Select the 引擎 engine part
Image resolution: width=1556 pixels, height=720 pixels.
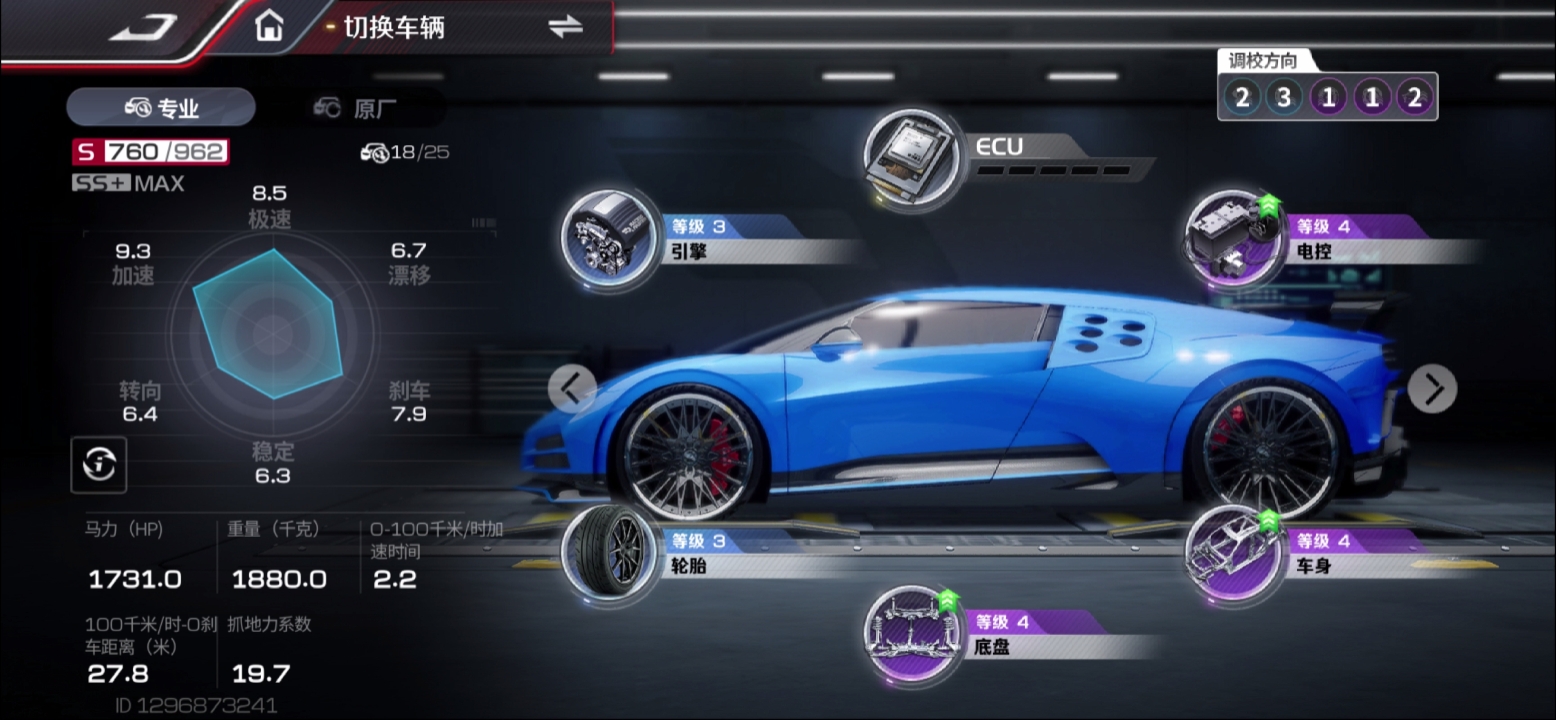(x=607, y=238)
